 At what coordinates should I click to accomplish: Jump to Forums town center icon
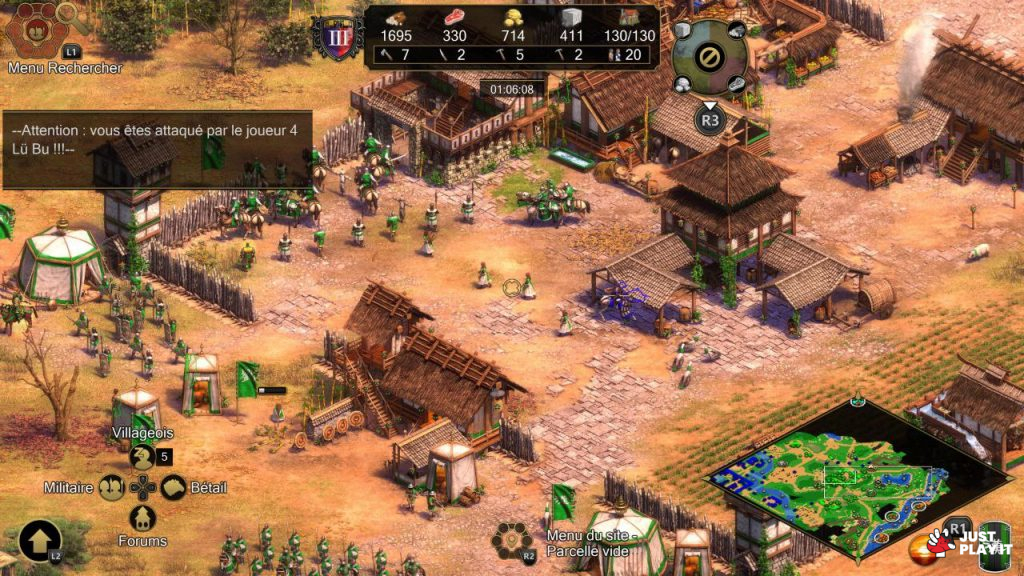coord(142,518)
